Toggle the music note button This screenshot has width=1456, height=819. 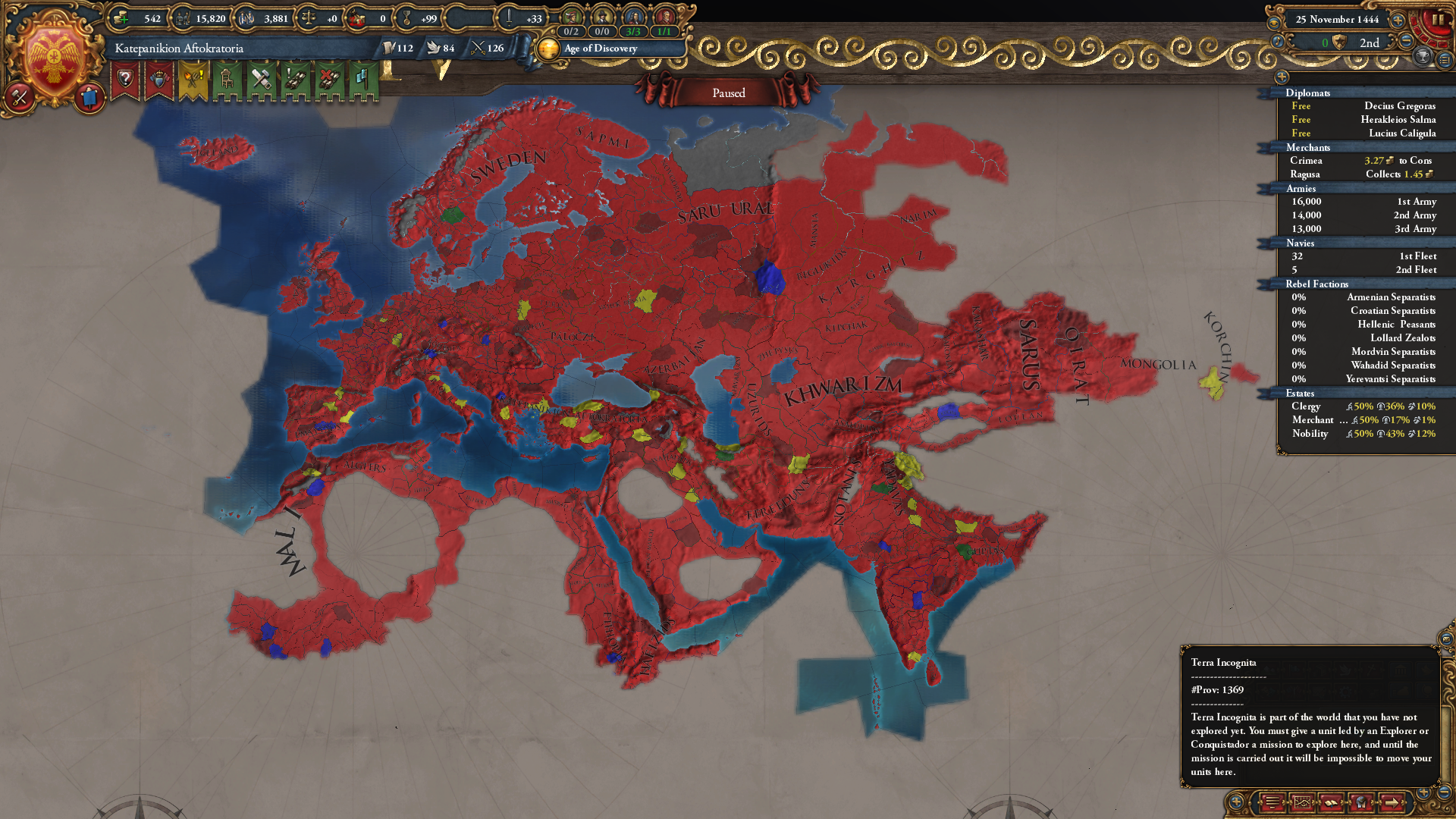1277,42
